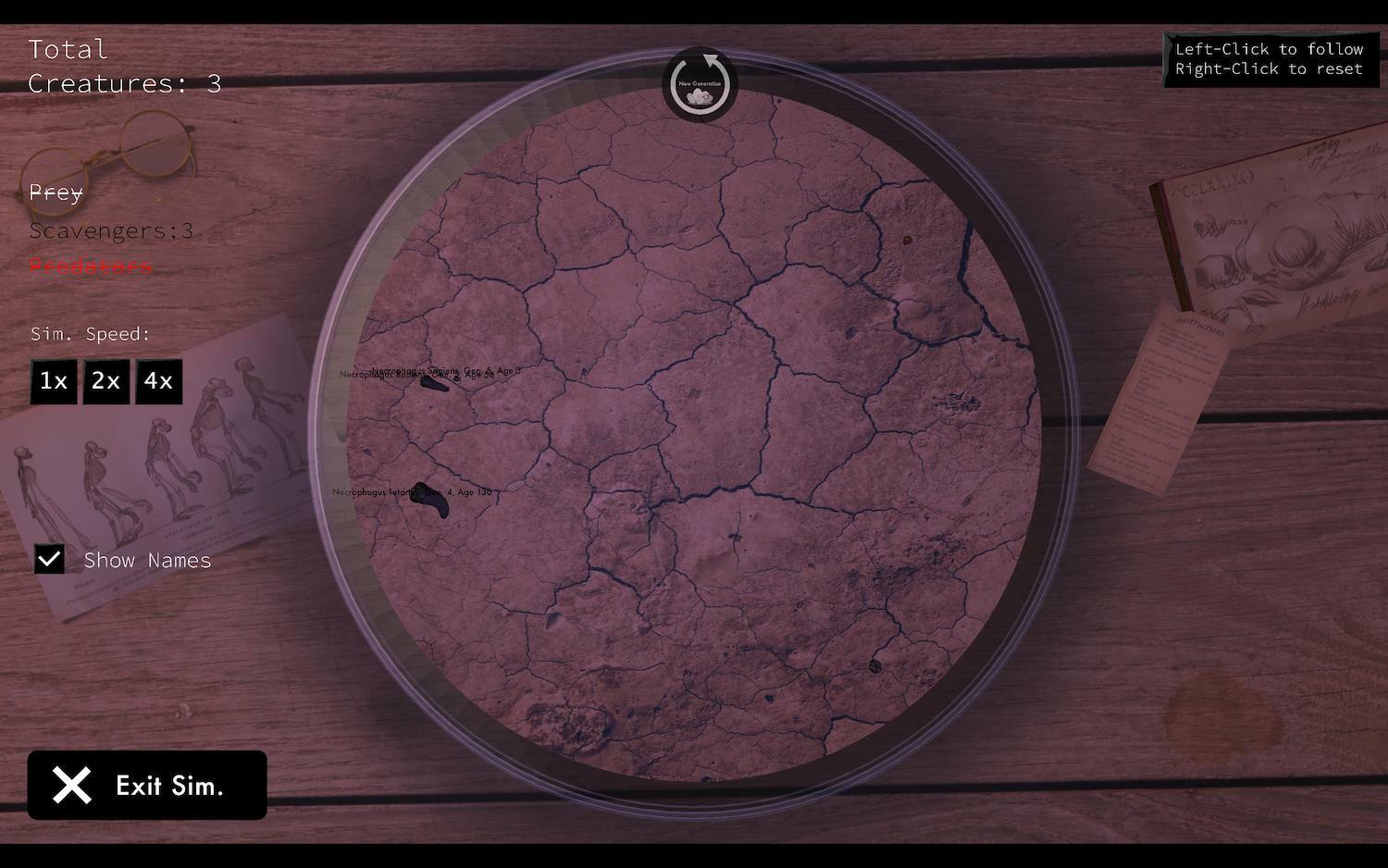Click the Total Creatures counter
Viewport: 1388px width, 868px height.
[x=124, y=67]
